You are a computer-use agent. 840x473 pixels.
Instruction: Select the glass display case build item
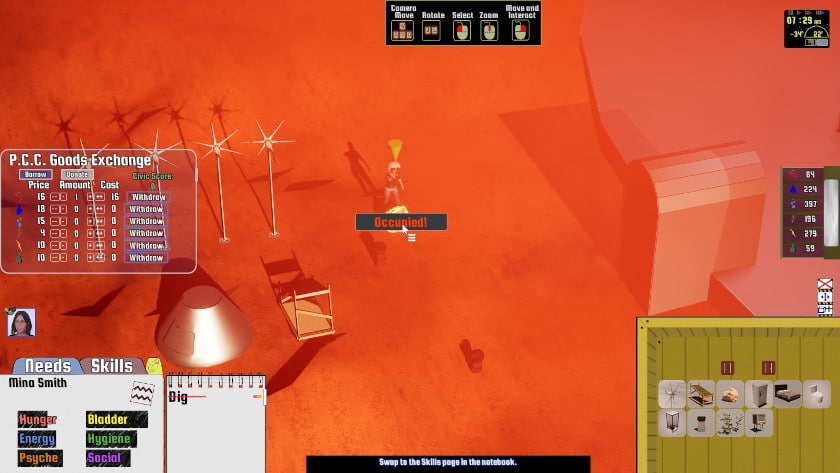672,423
